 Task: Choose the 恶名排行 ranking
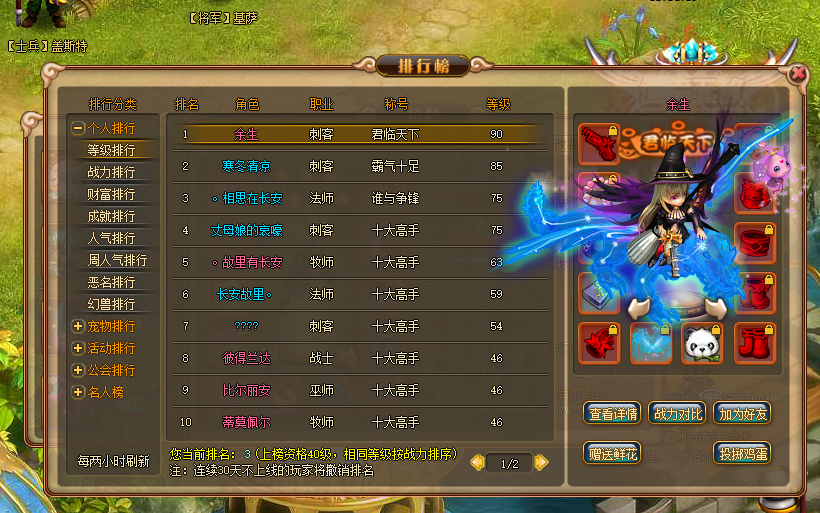click(111, 282)
